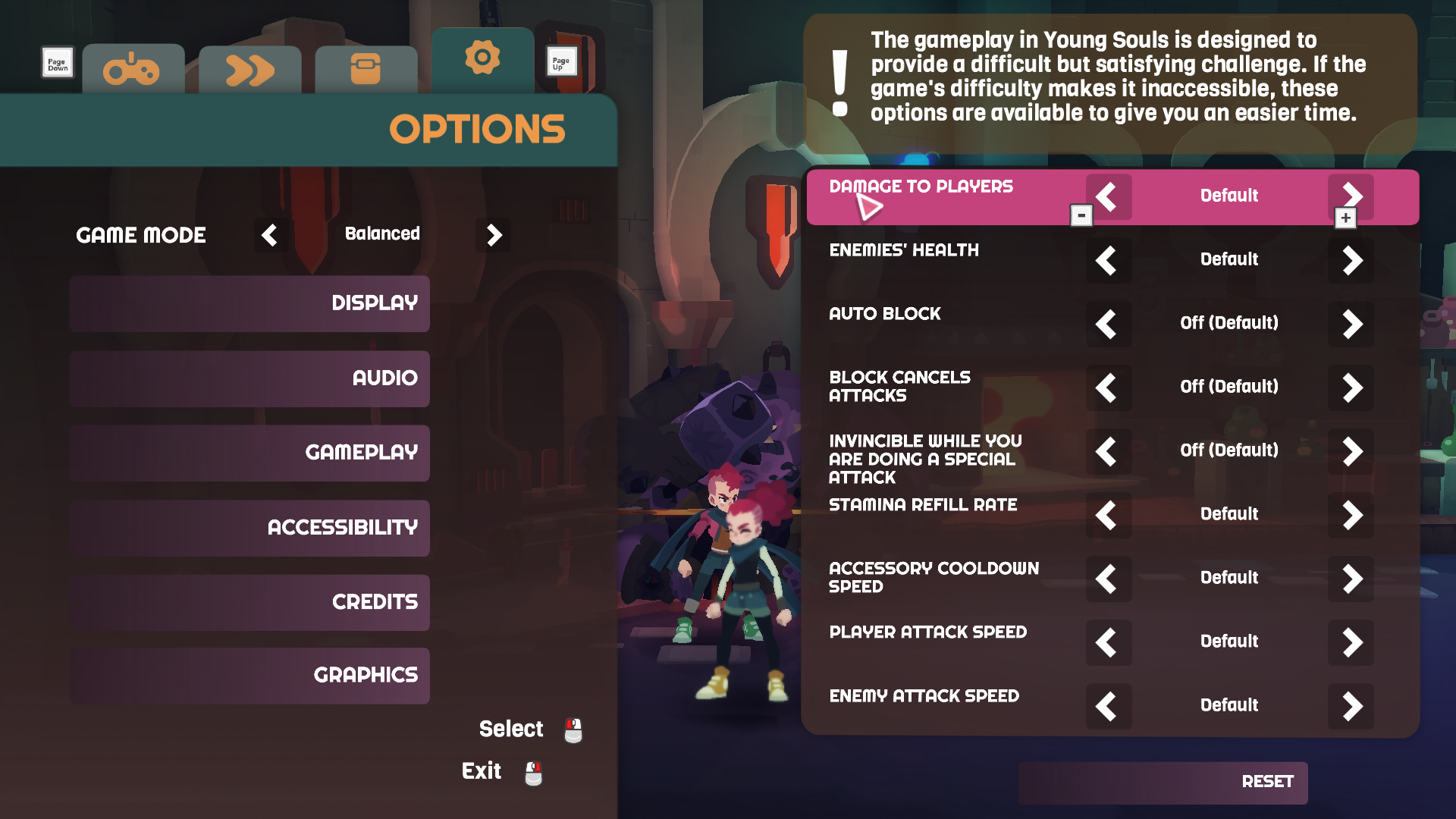
Task: Decrease Enemy Attack Speed
Action: [1108, 707]
